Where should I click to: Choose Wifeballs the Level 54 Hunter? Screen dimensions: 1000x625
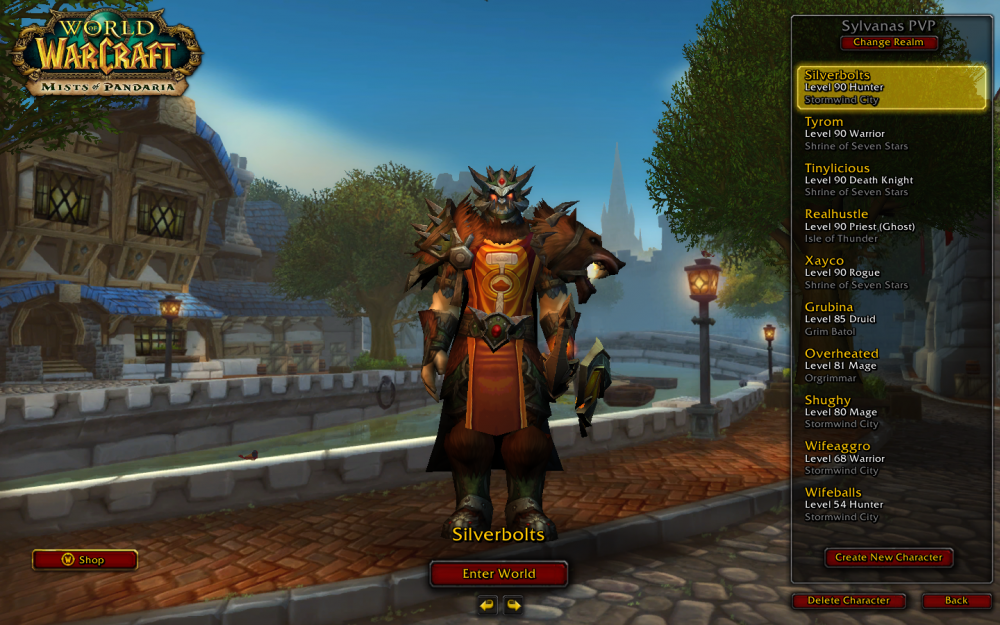point(892,504)
